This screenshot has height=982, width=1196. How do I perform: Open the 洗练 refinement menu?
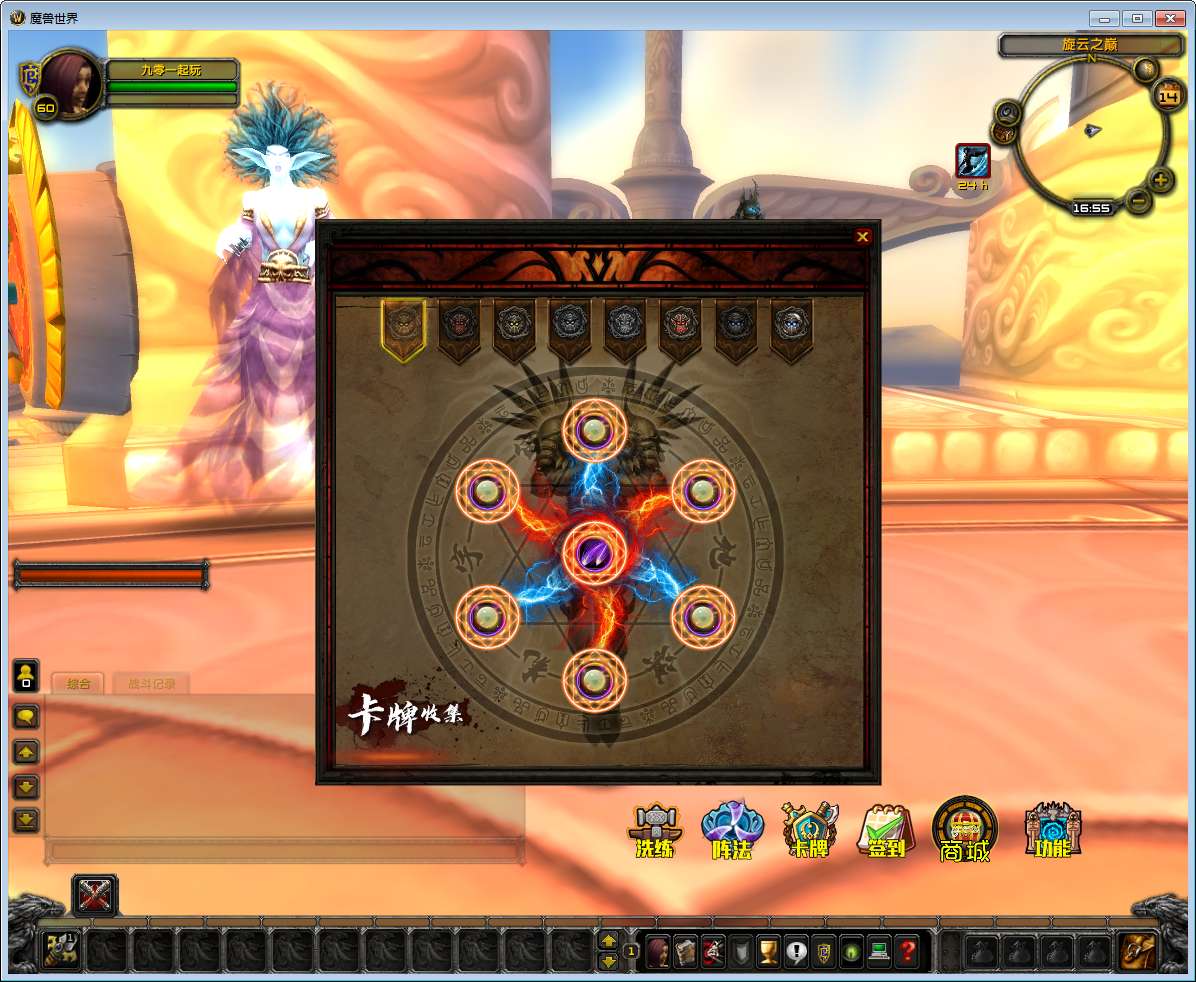coord(655,831)
